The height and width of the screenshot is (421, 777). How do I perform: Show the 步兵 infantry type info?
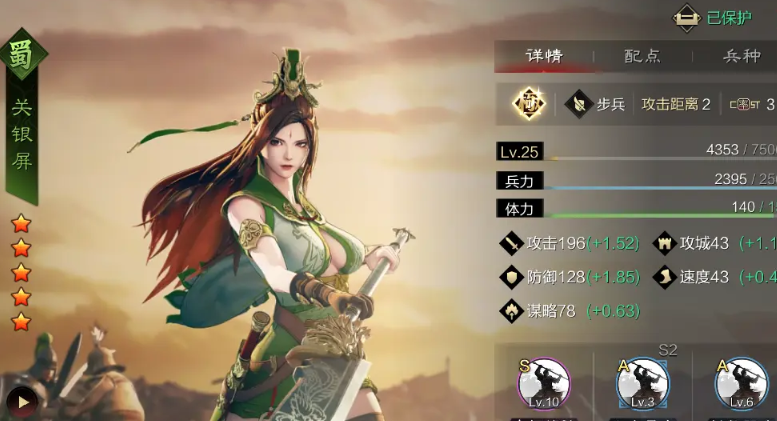click(x=595, y=104)
